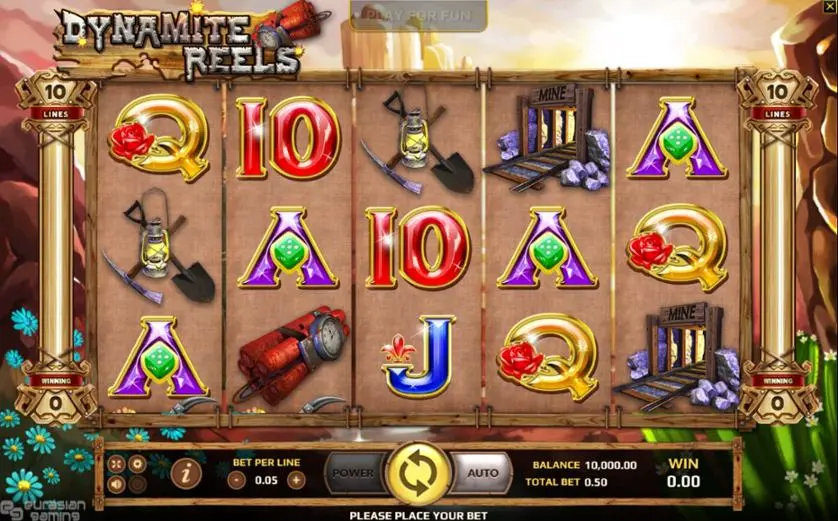Increase bet per line with plus

click(x=295, y=479)
